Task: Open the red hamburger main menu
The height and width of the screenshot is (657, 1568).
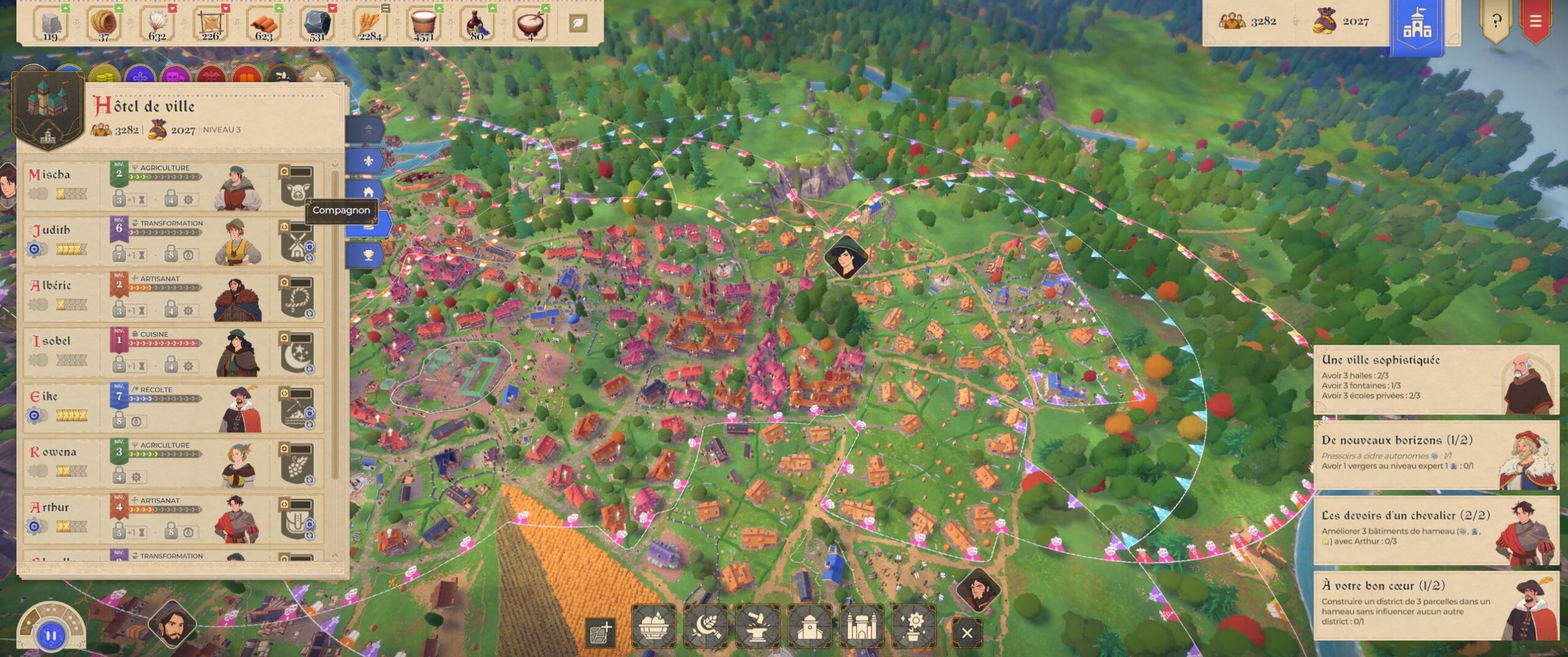Action: point(1535,21)
